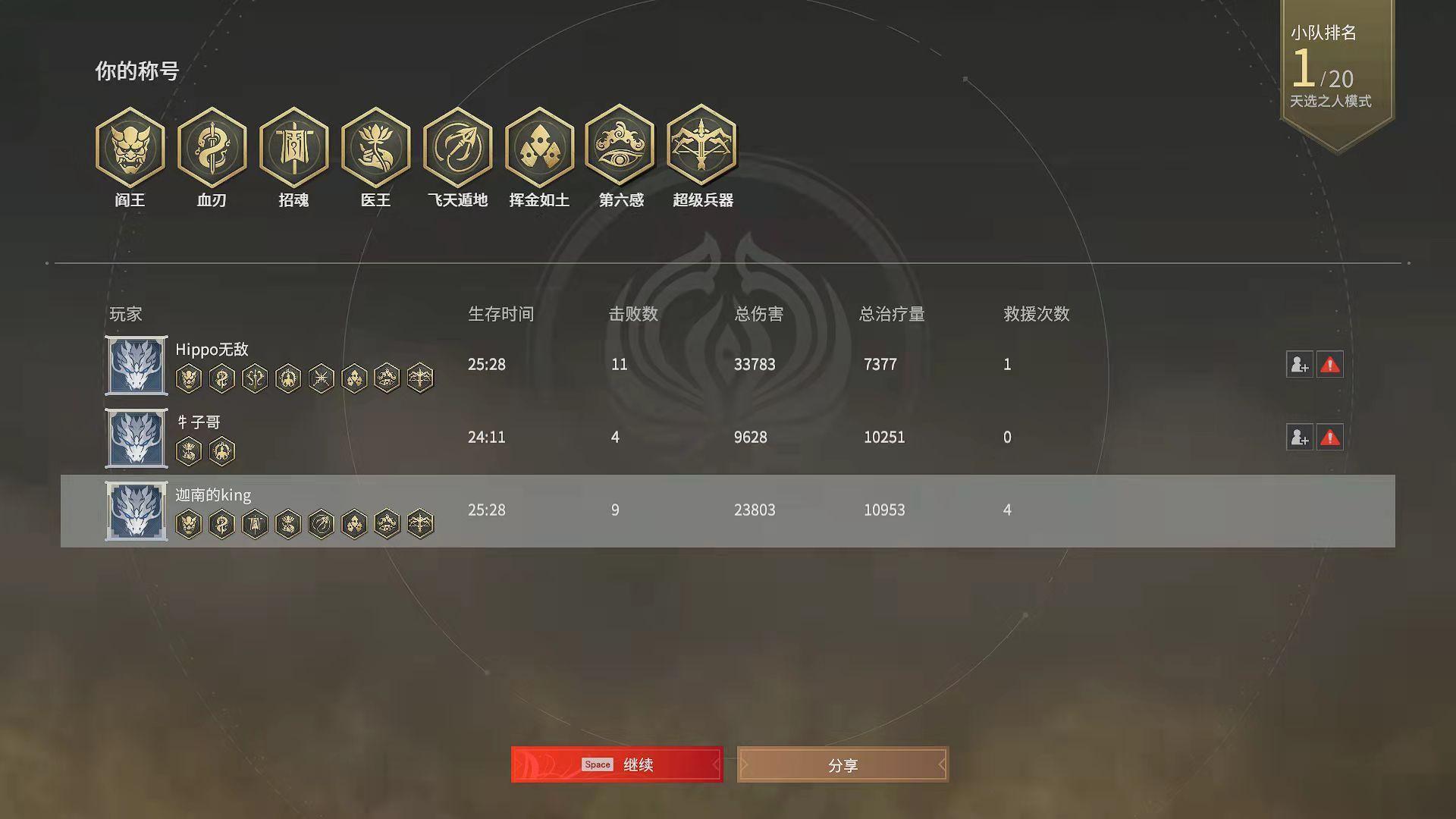Screen dimensions: 1456x819
Task: Select the 飞天遁地 title badge
Action: [457, 148]
